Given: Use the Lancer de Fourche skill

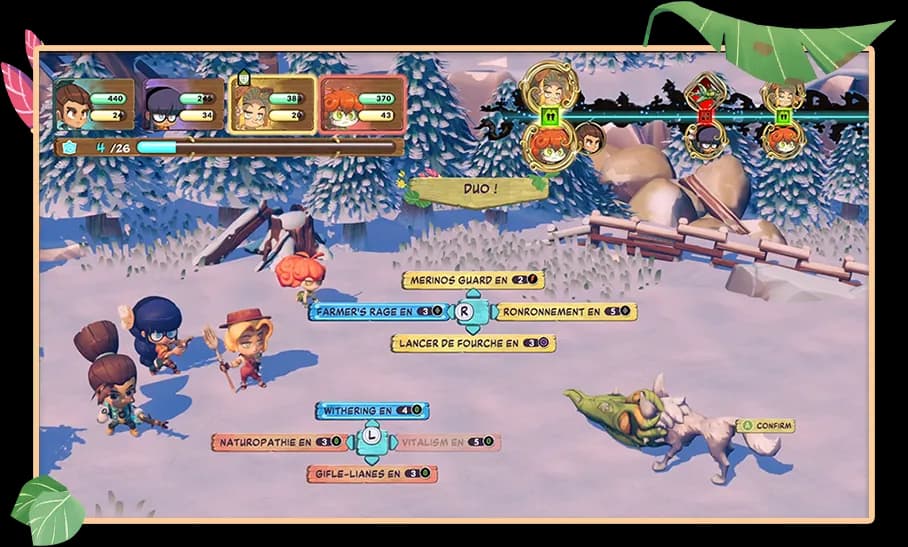Looking at the screenshot, I should coord(472,343).
